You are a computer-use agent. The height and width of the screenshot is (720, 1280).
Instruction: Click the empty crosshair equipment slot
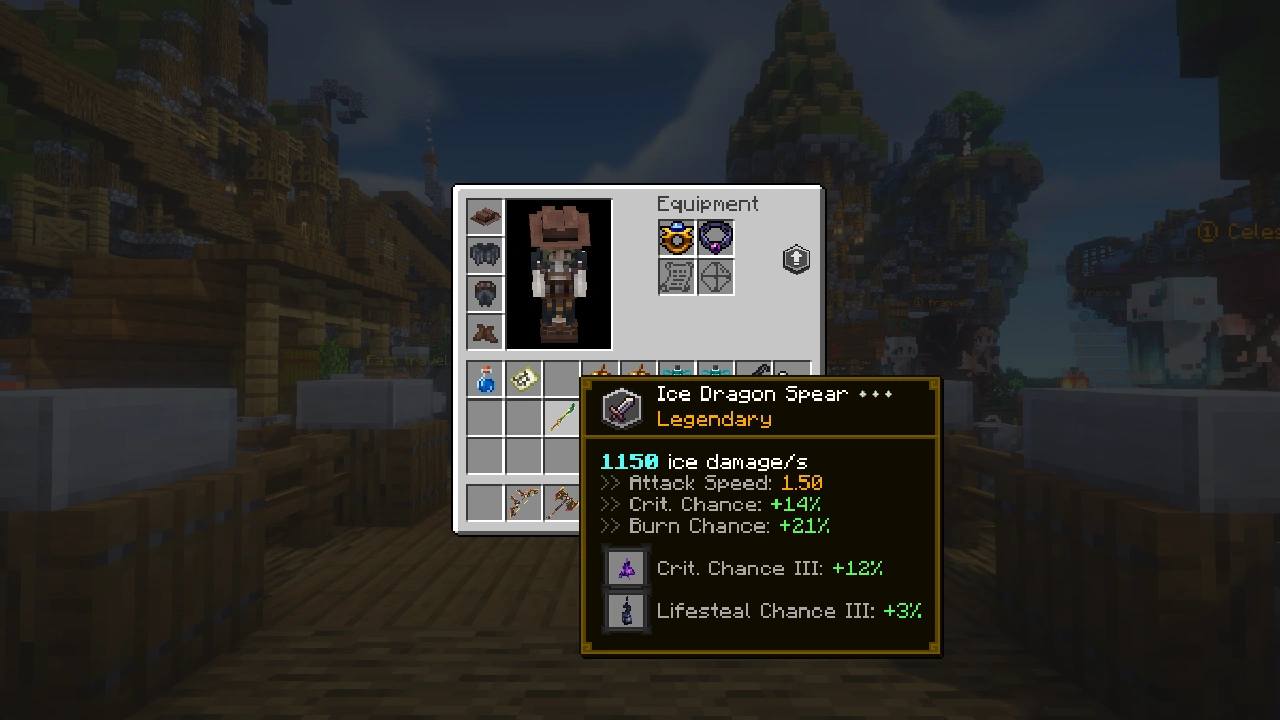(x=715, y=277)
